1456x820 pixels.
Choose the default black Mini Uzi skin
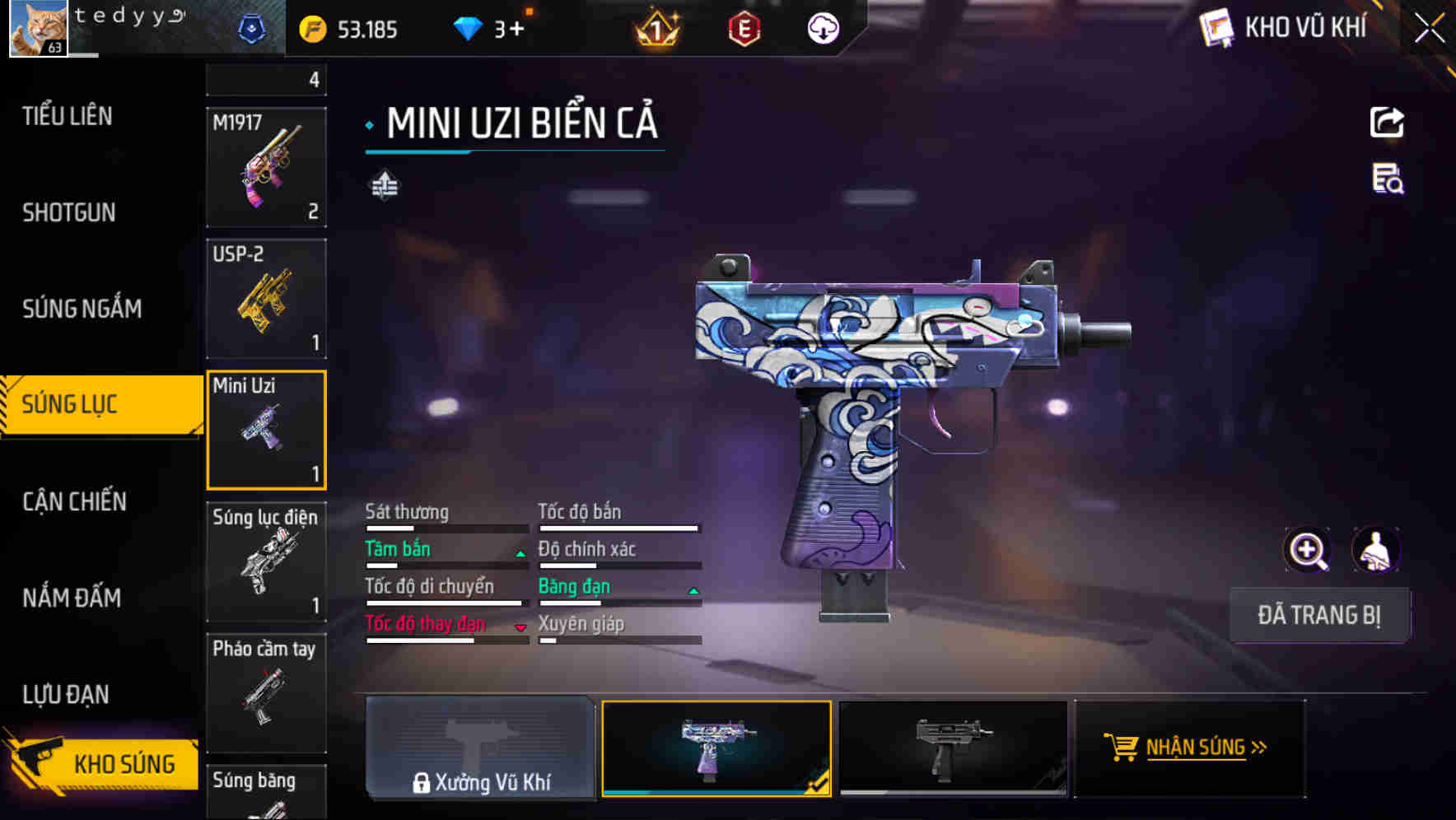click(x=953, y=748)
